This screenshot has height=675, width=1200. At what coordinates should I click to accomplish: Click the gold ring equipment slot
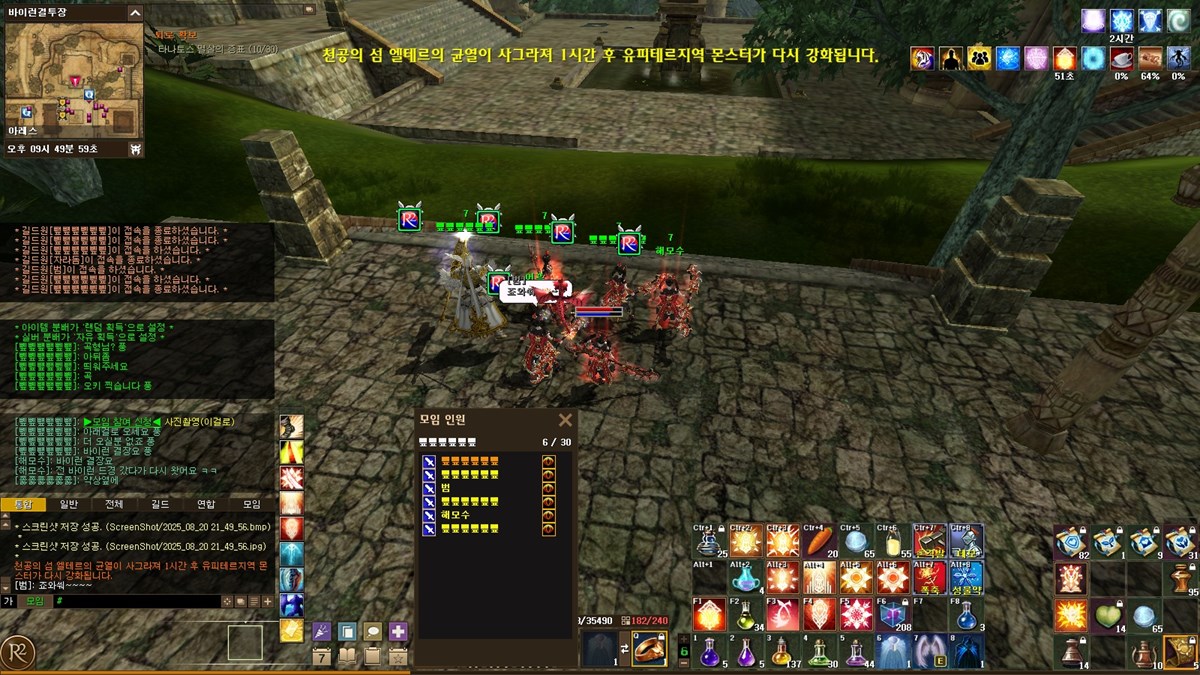[650, 649]
